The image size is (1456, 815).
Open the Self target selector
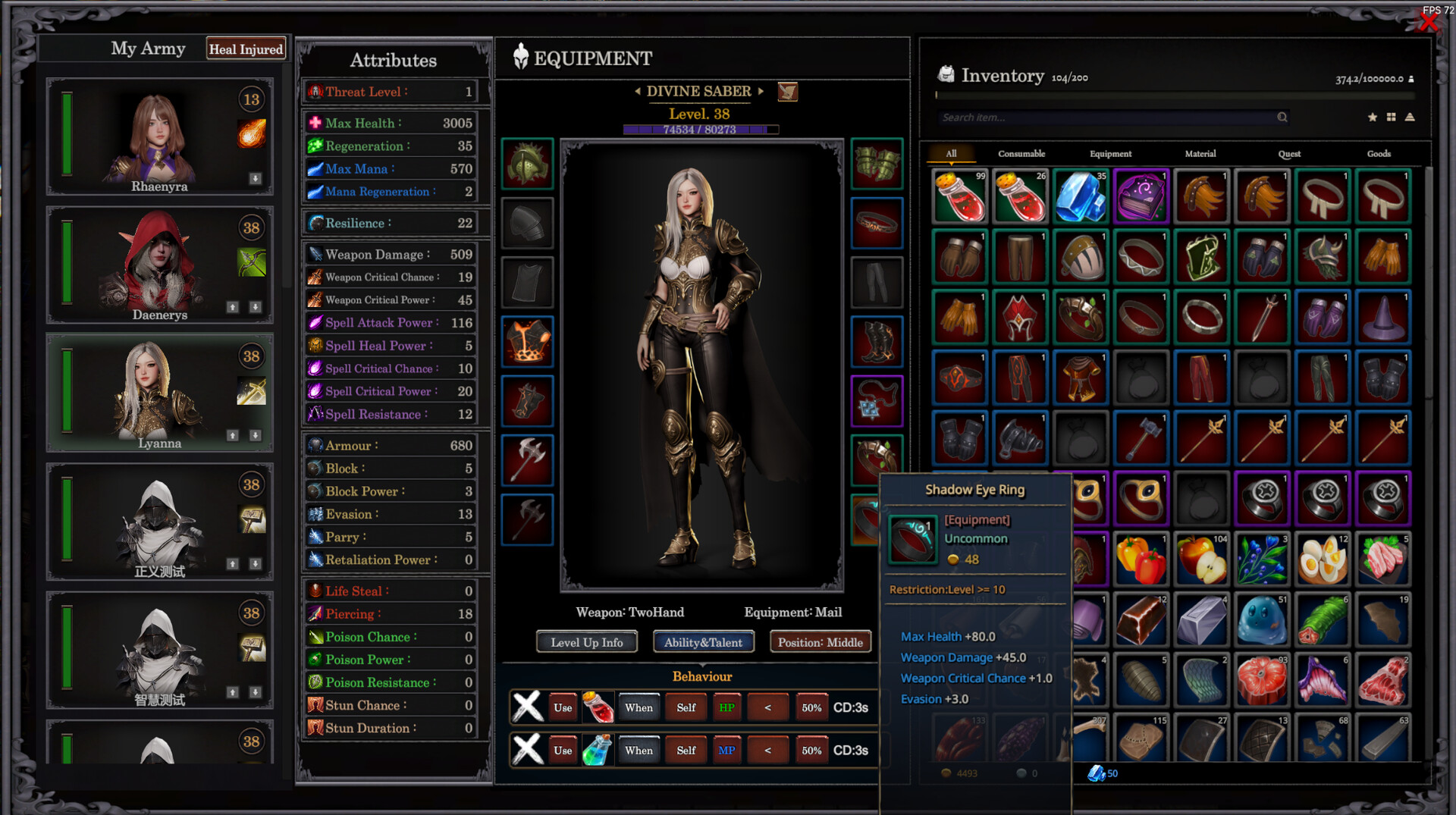coord(686,707)
